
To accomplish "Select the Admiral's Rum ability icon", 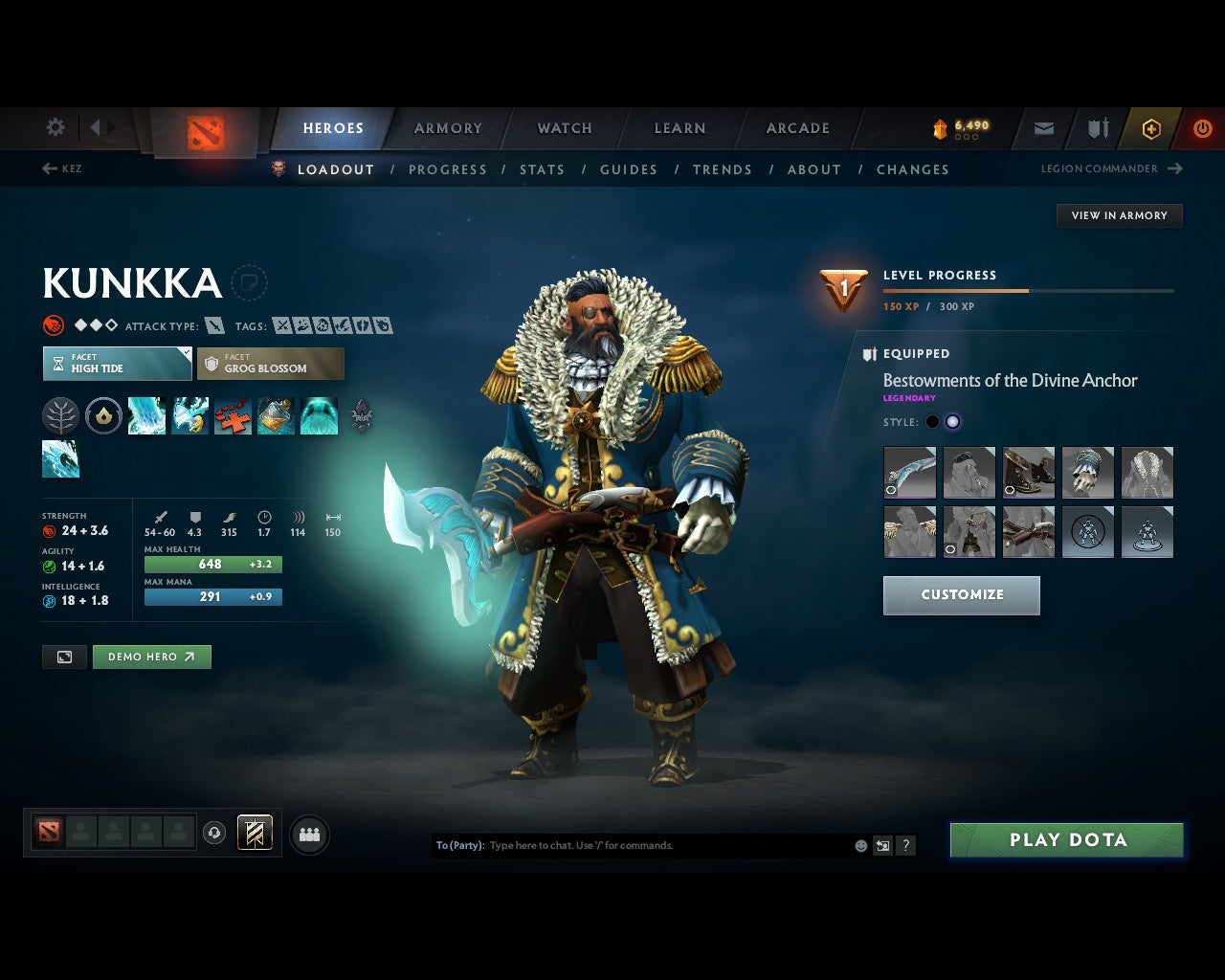I will pos(276,415).
